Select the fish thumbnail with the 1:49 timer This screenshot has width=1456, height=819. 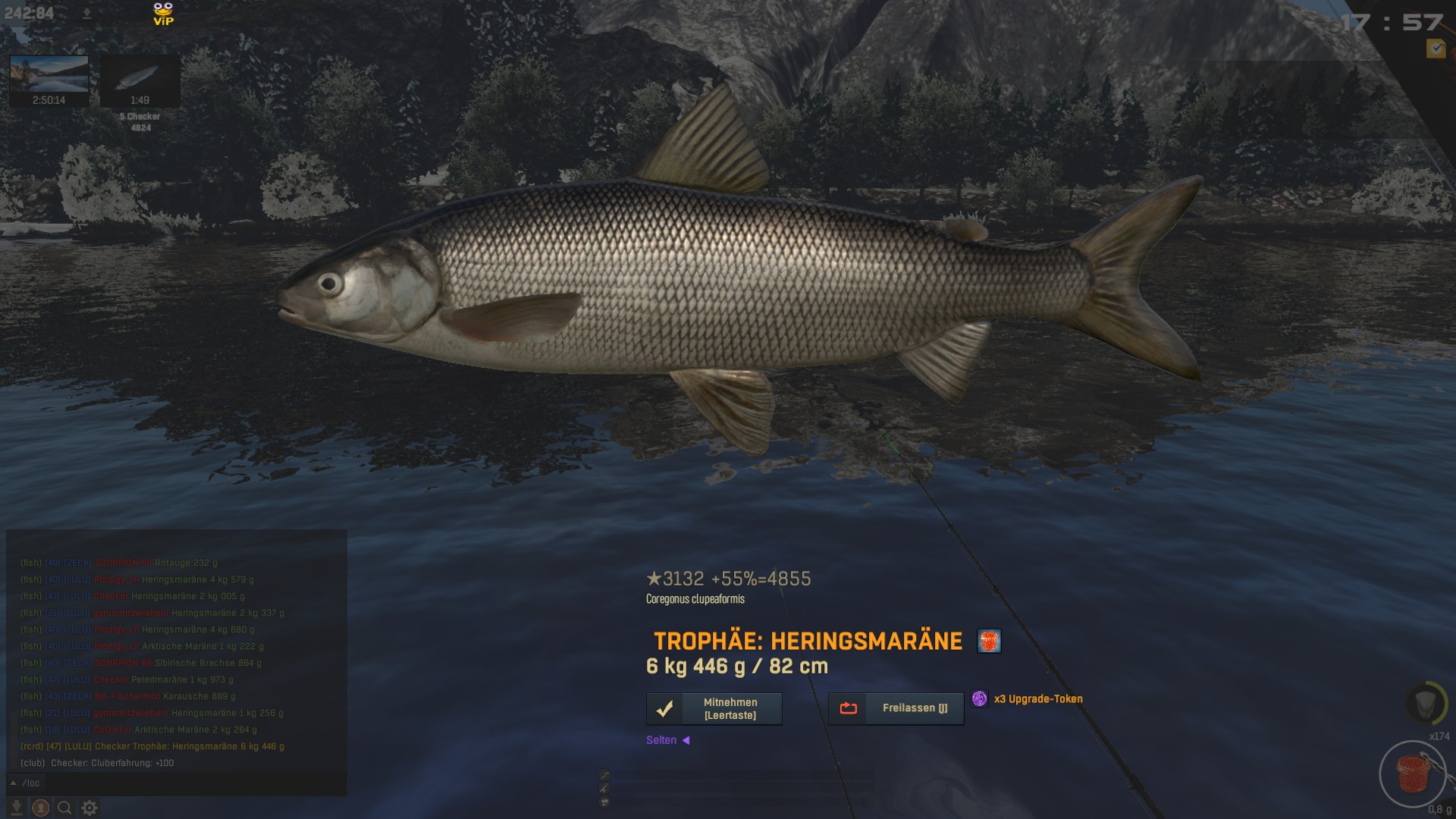coord(140,80)
